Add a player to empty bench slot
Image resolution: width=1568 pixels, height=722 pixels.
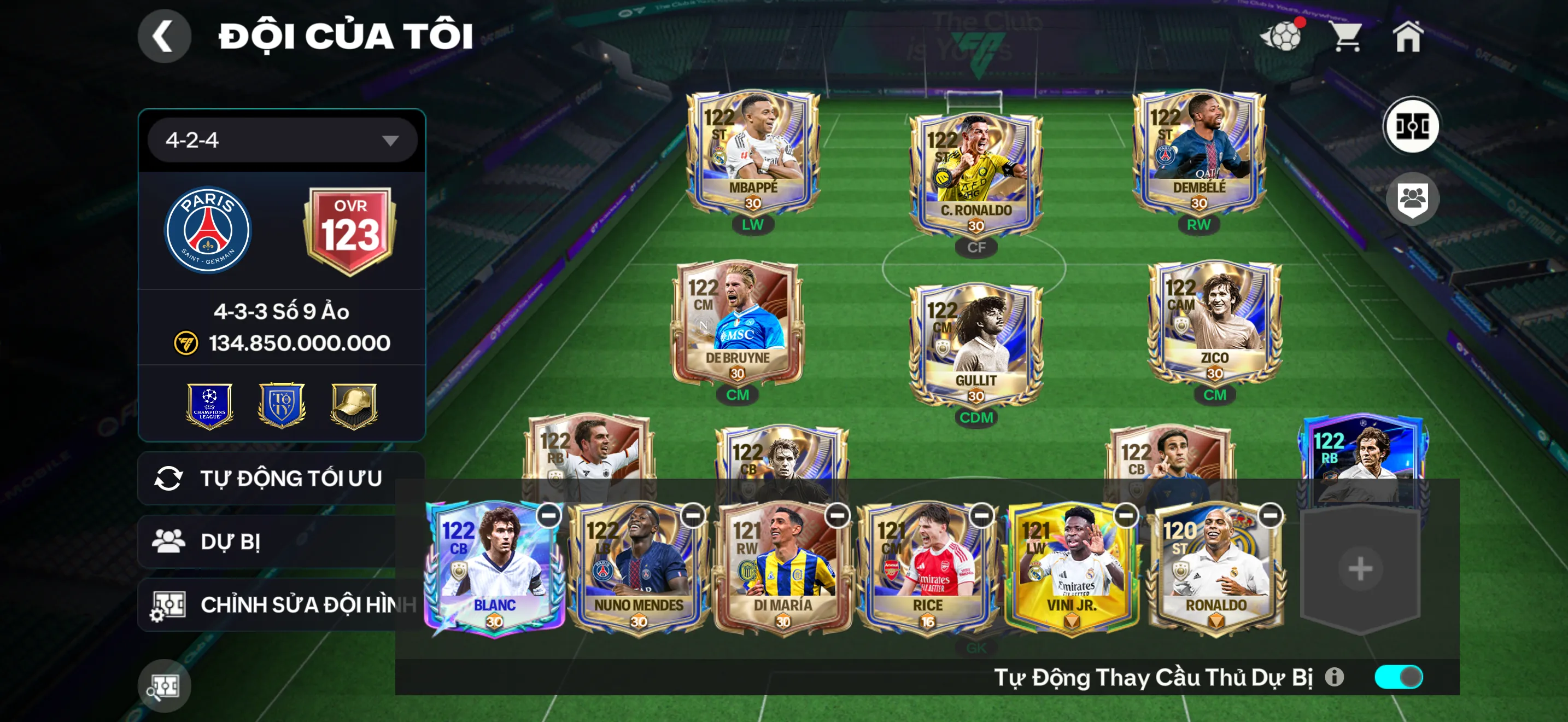tap(1360, 570)
